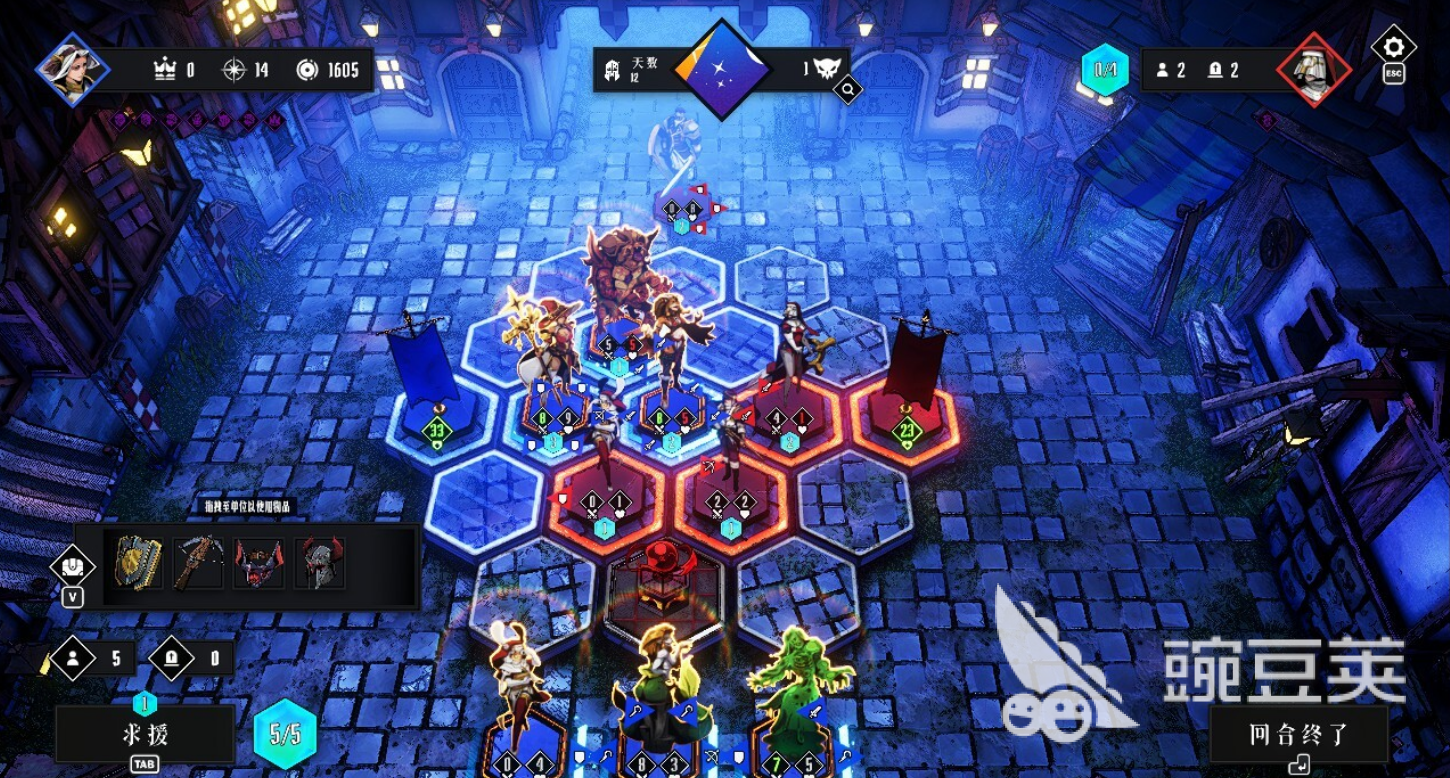Target the red enemy banner with 23
Image resolution: width=1450 pixels, height=778 pixels.
906,420
